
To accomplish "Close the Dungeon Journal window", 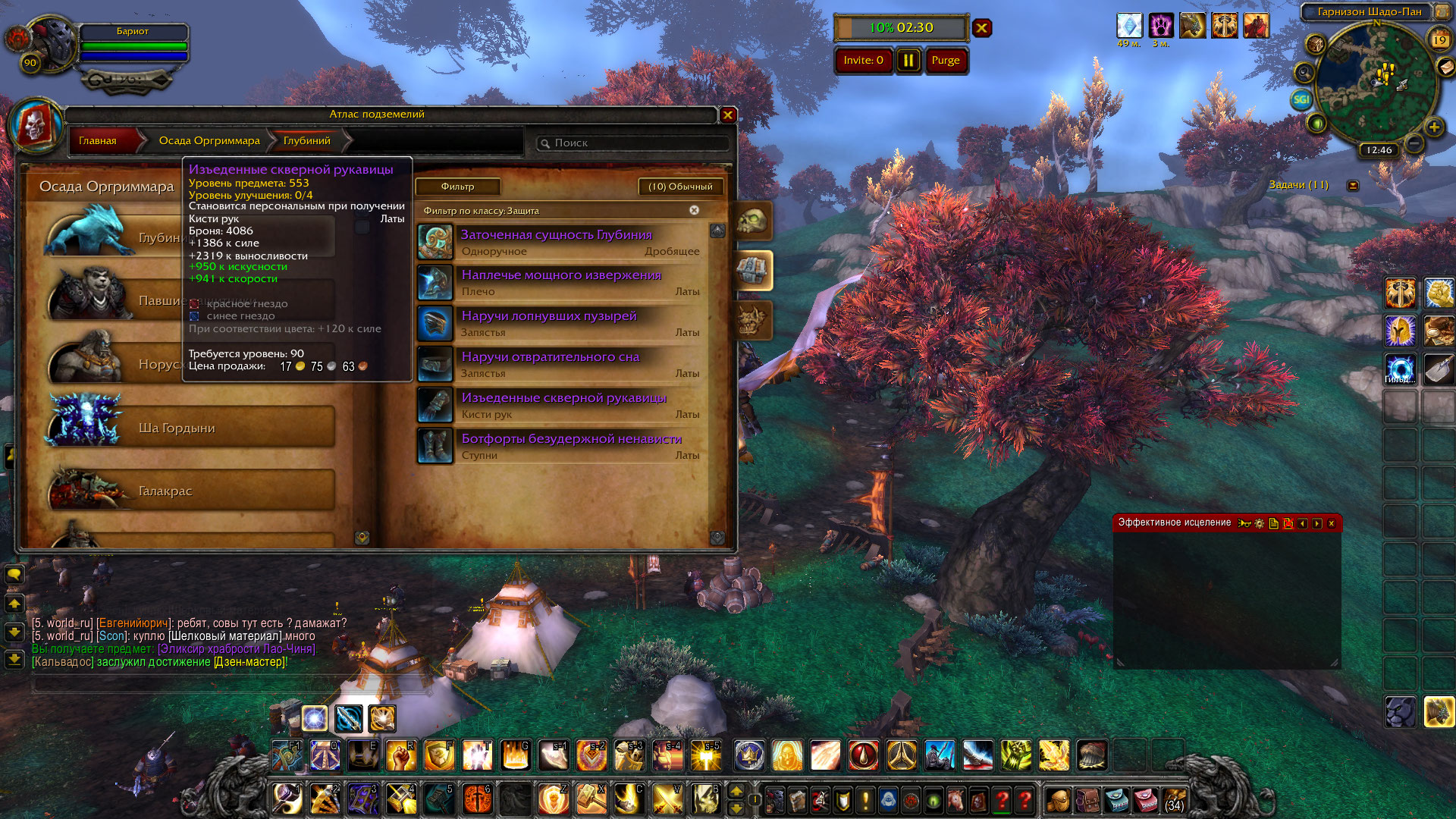I will pyautogui.click(x=727, y=115).
